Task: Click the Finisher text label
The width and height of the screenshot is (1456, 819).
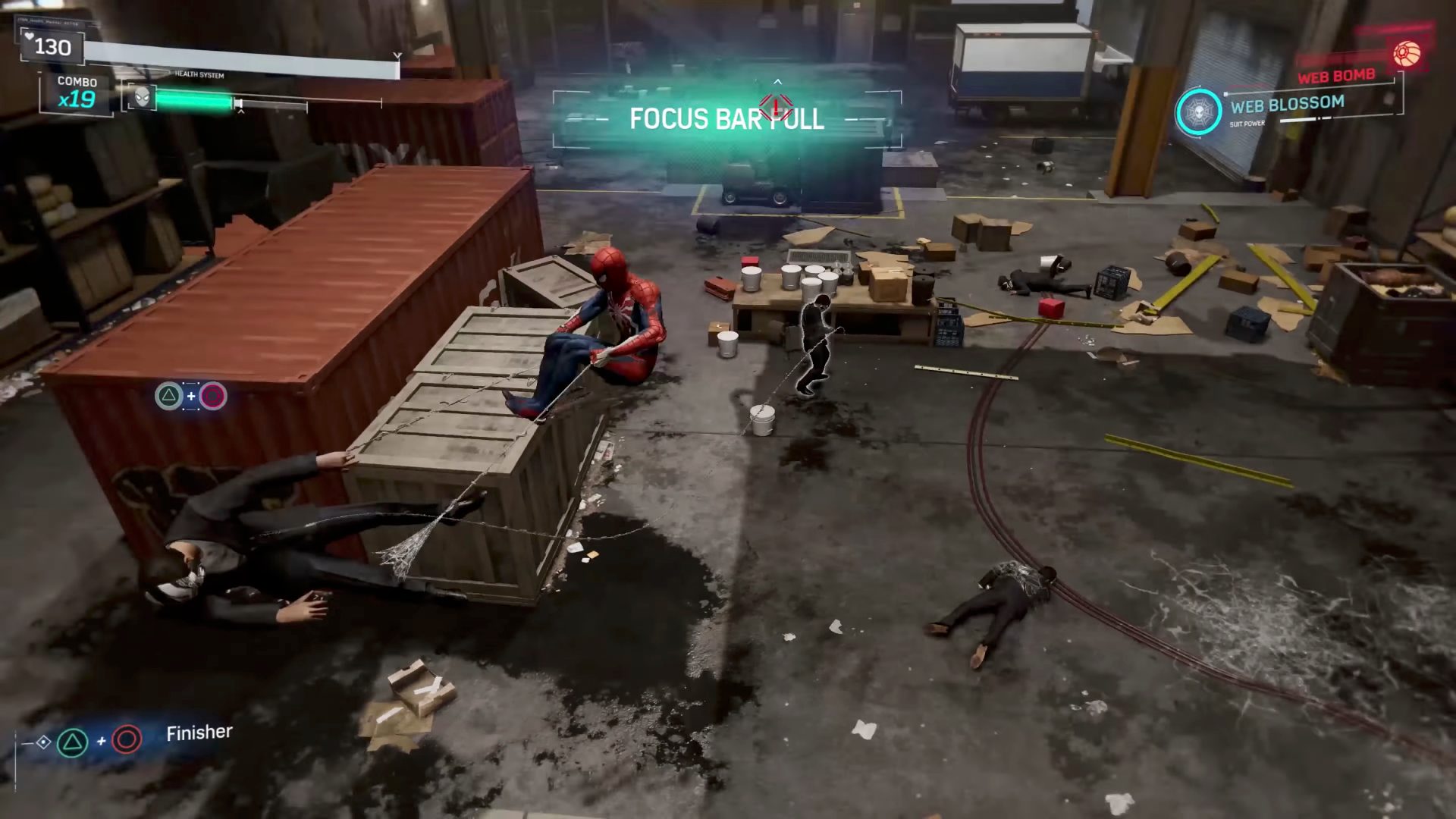Action: (x=198, y=732)
